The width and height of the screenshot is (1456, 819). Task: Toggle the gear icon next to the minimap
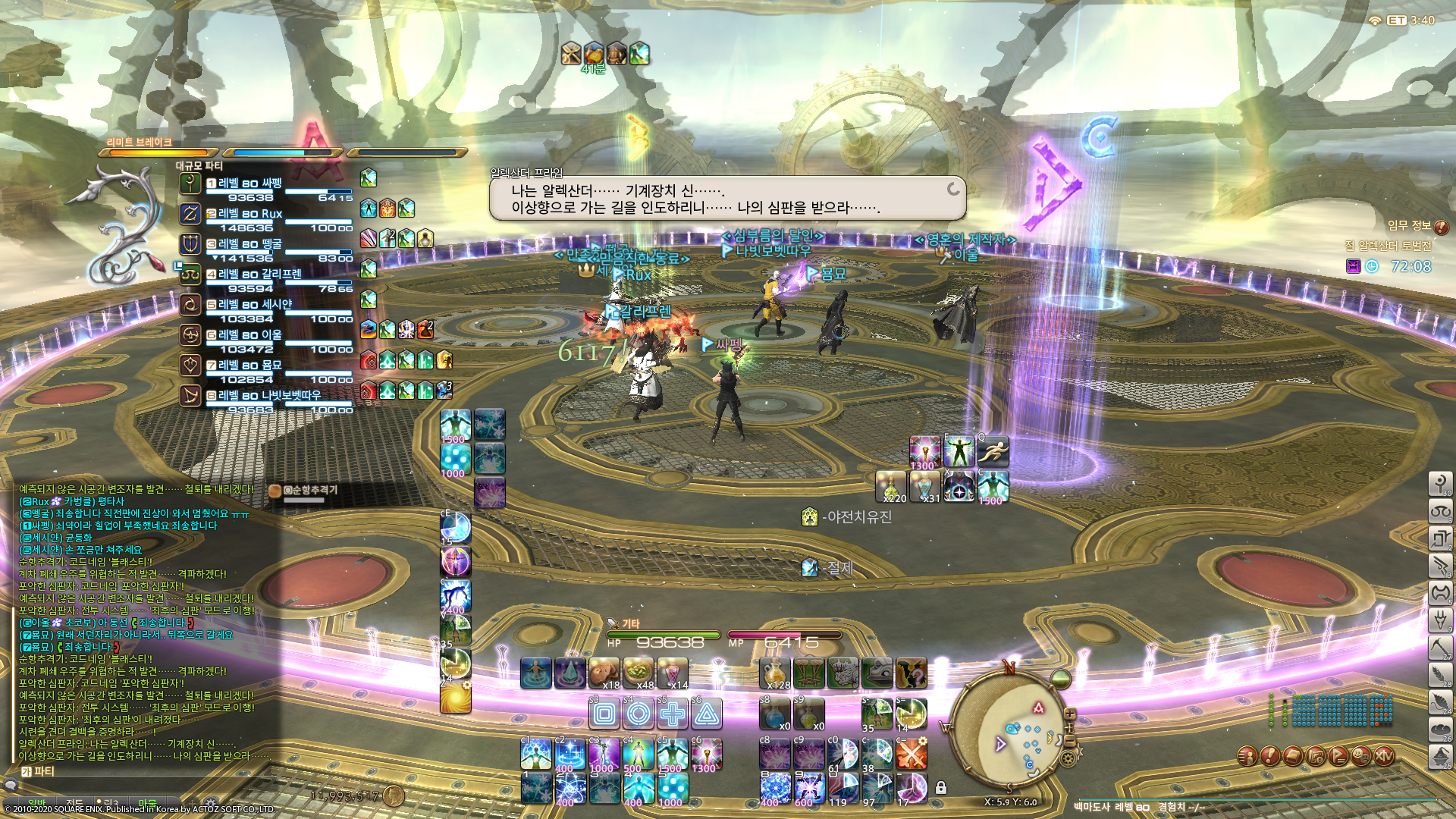(x=1068, y=758)
